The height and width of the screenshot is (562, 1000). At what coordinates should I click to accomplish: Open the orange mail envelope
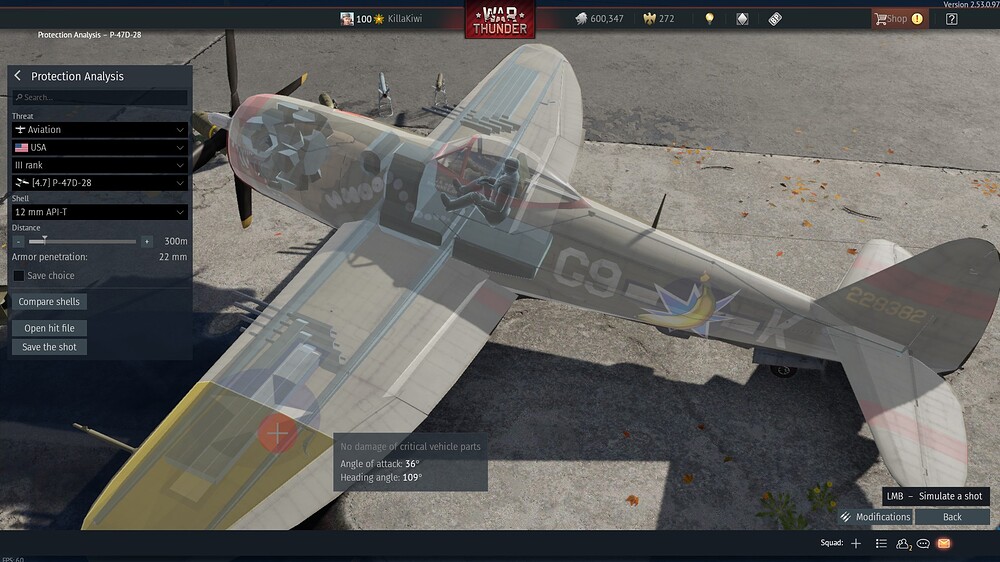tap(944, 543)
